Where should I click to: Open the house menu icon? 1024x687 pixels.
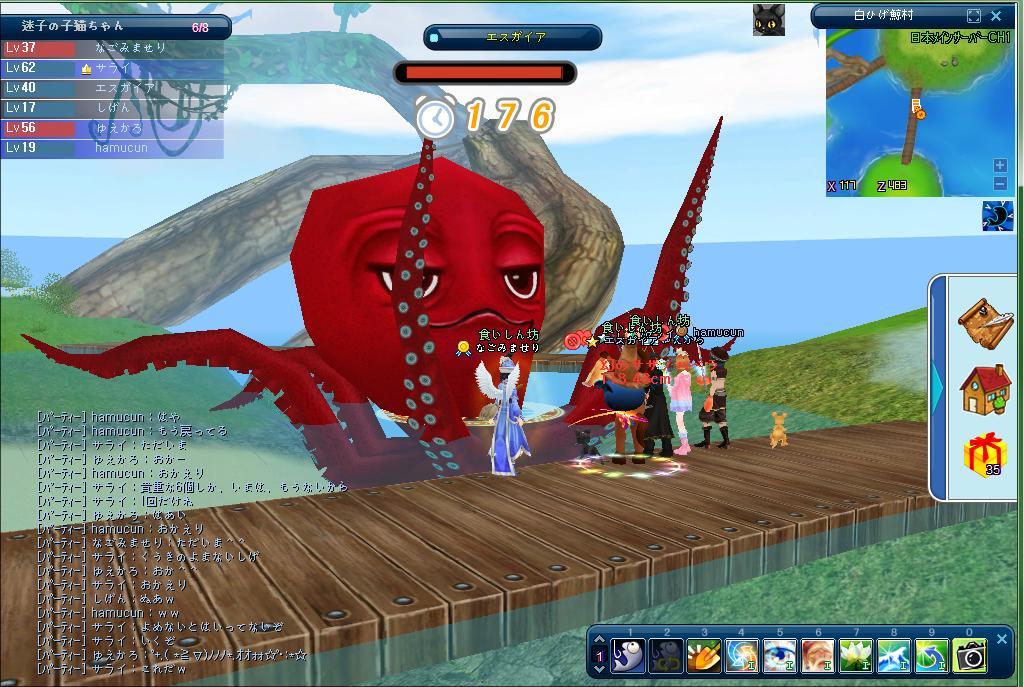click(985, 389)
